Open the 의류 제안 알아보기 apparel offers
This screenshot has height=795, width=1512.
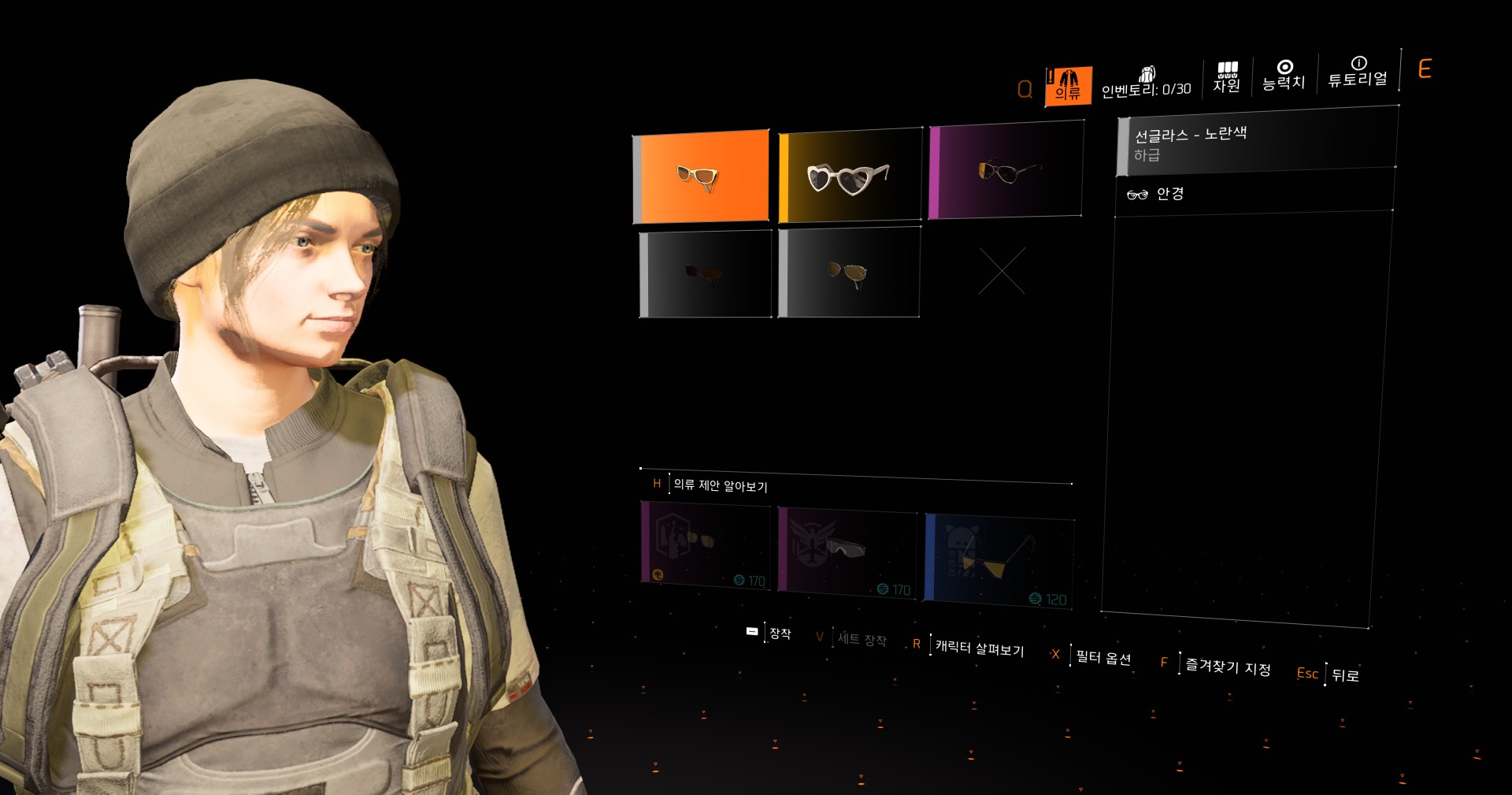point(720,485)
